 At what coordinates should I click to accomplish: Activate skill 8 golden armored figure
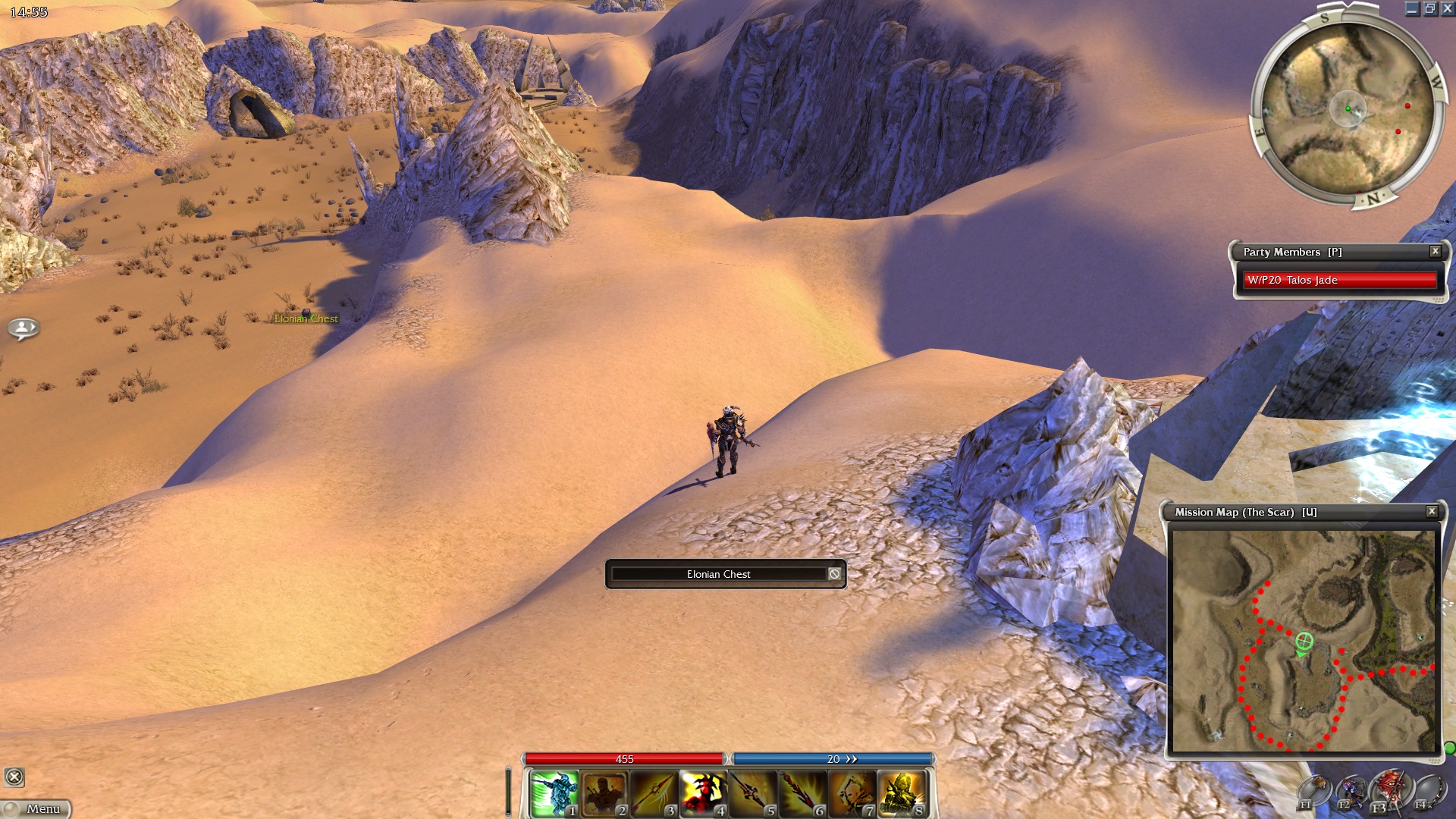click(x=902, y=793)
